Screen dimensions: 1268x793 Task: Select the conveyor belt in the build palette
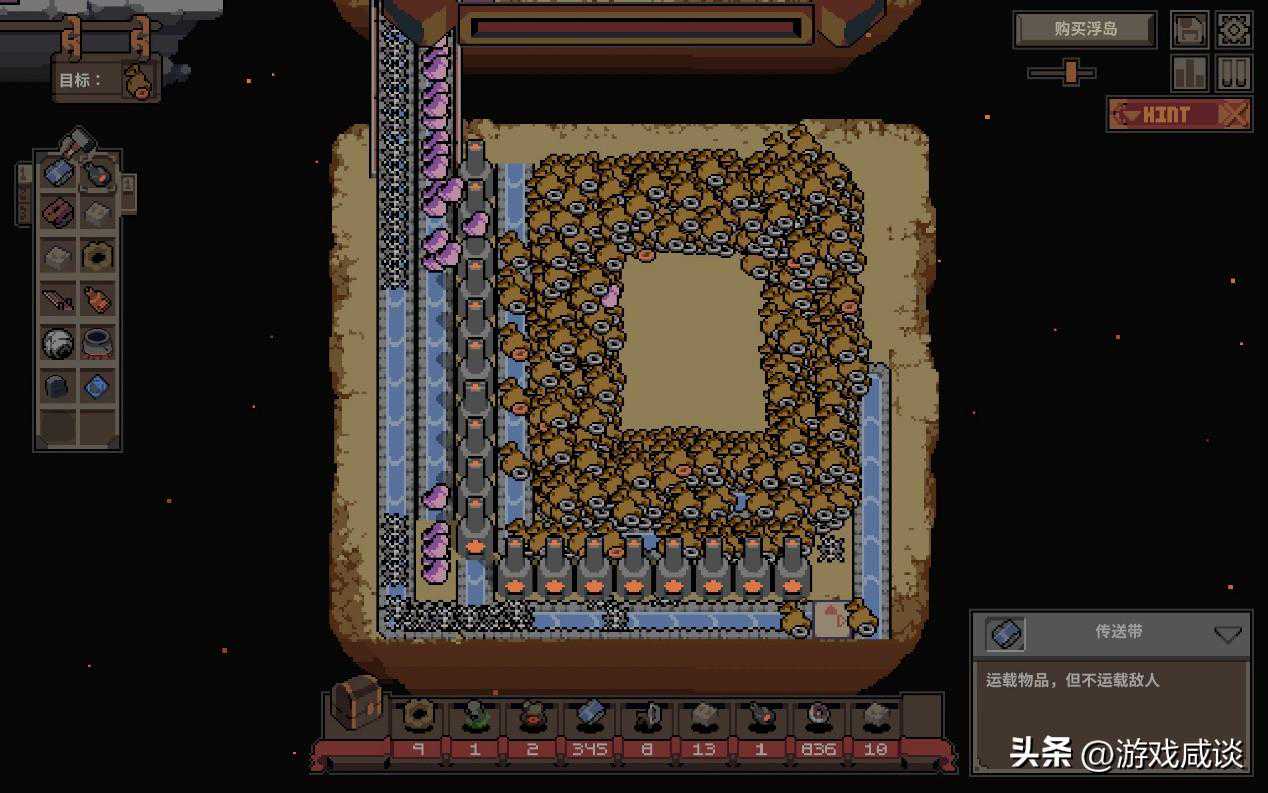click(58, 173)
